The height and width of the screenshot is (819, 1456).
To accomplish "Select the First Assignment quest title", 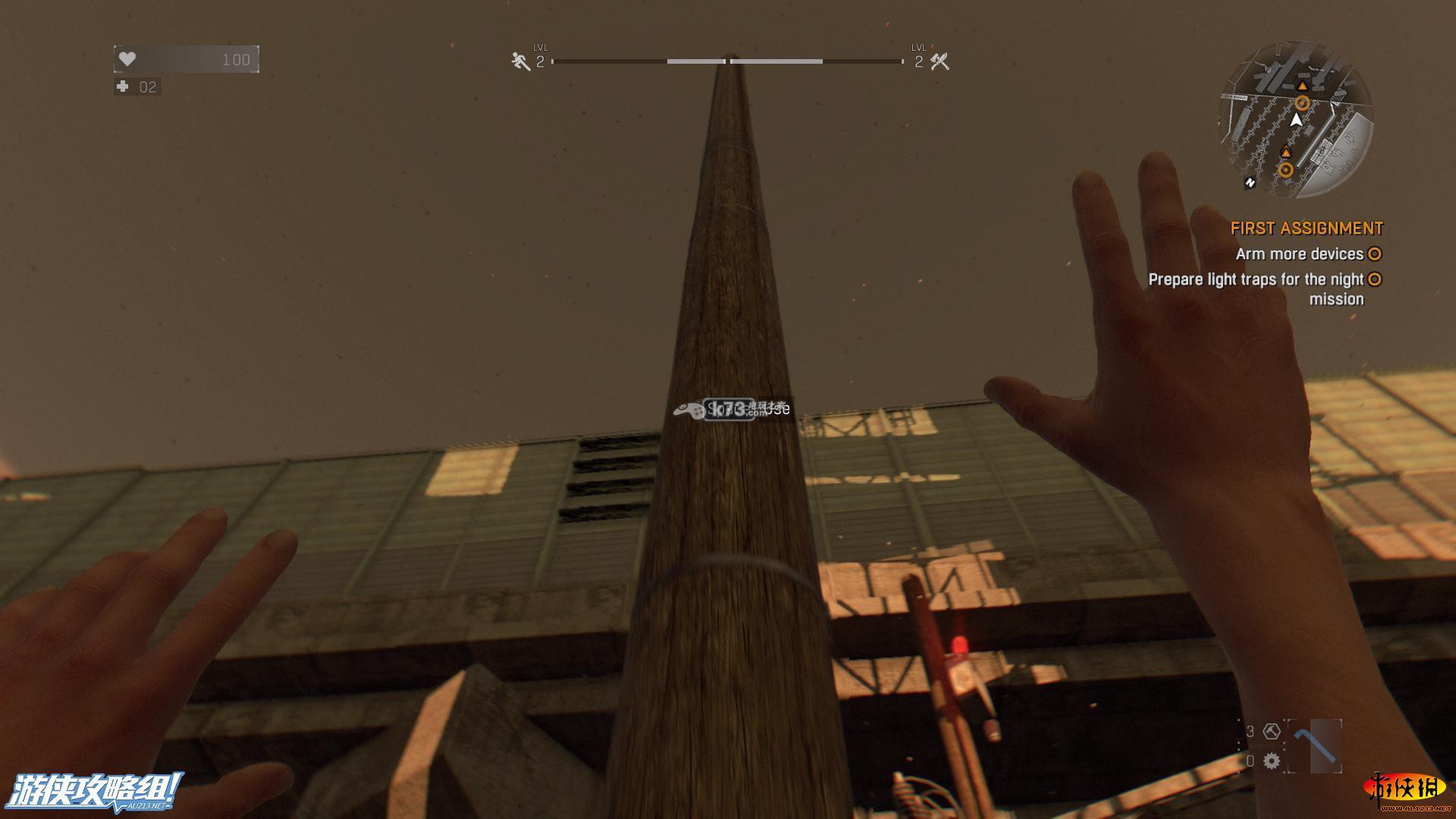I will point(1307,228).
